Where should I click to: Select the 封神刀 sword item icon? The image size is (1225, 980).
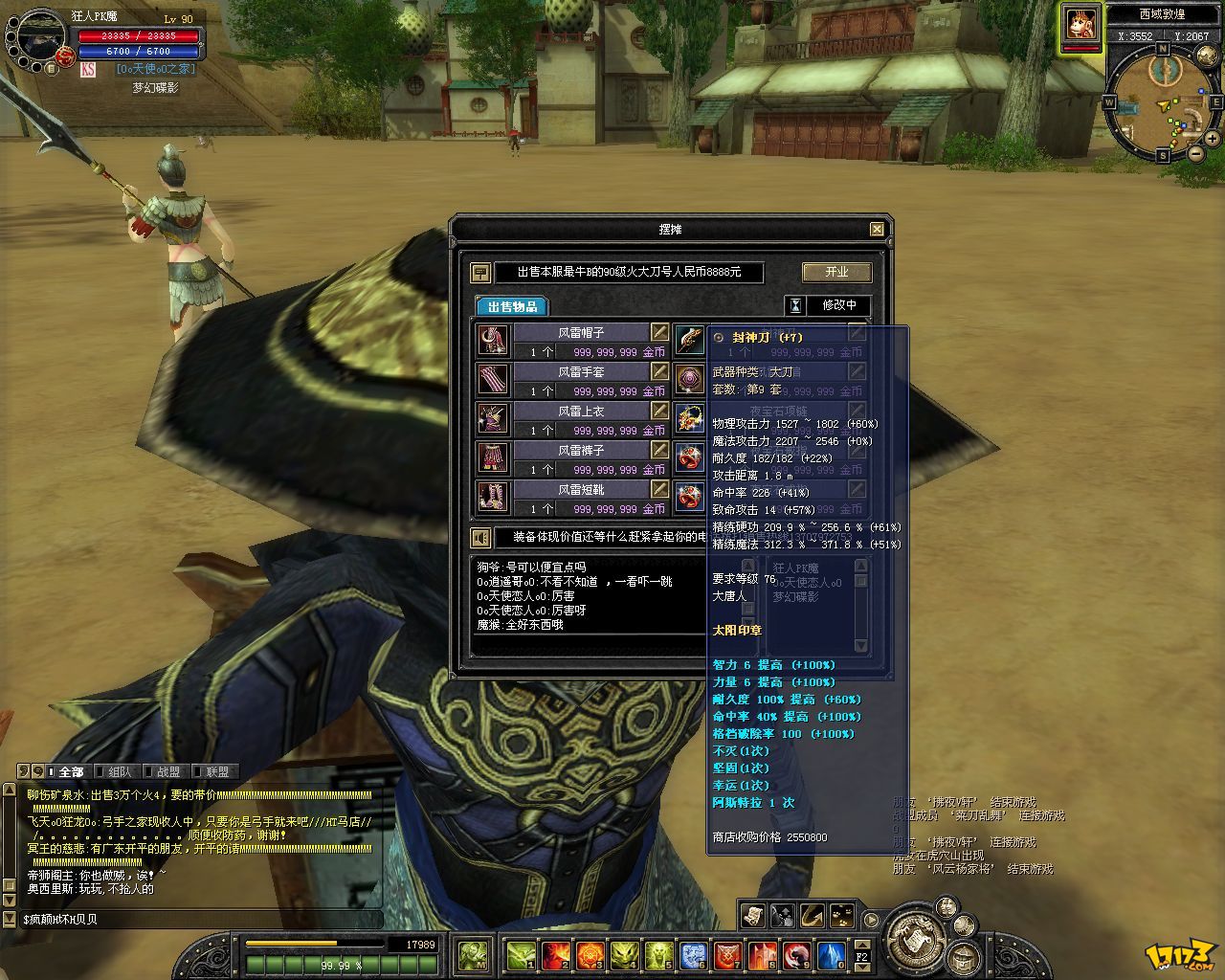point(690,341)
